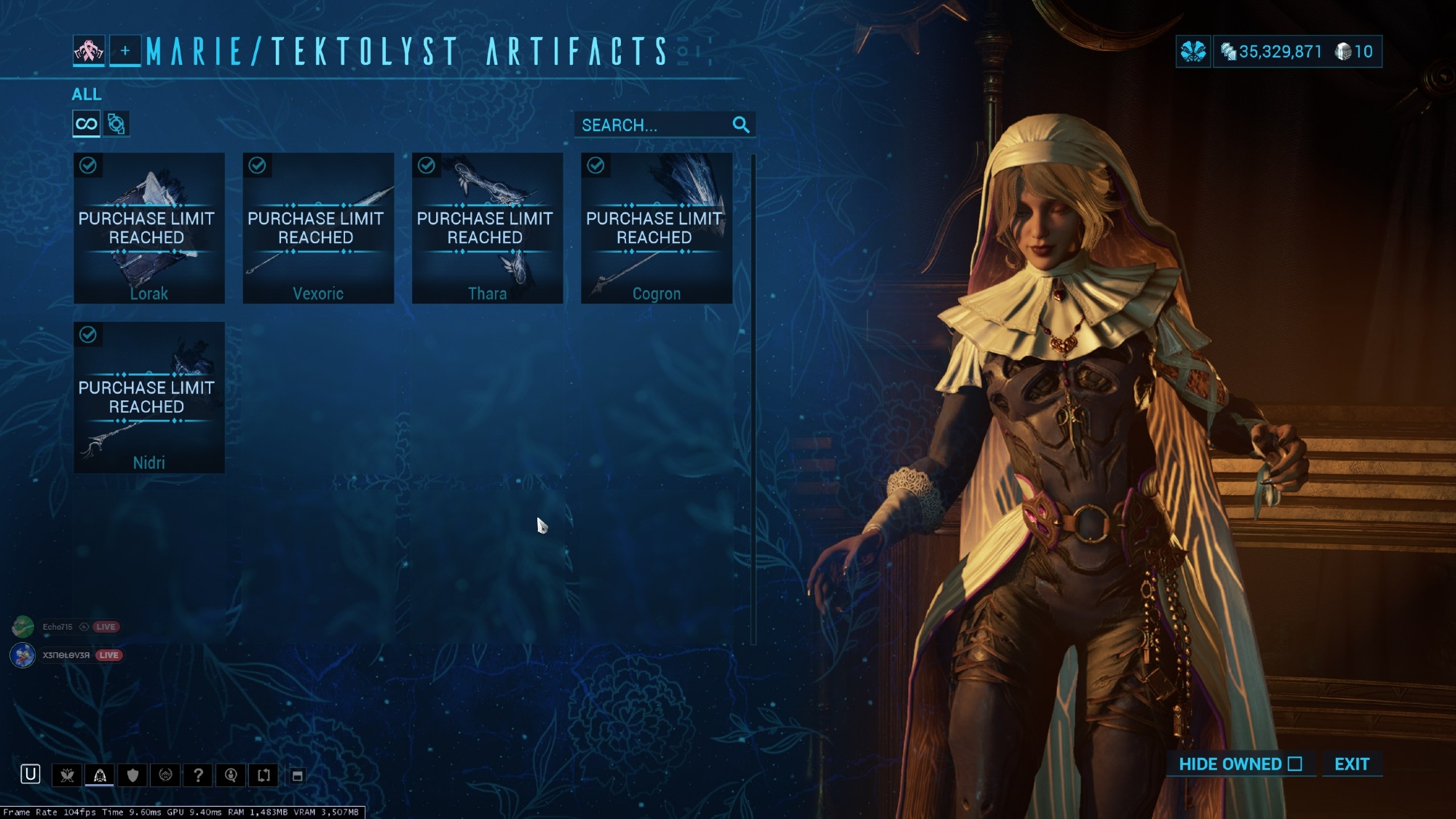Select the Lorak artifact tile
This screenshot has height=819, width=1456.
[149, 228]
